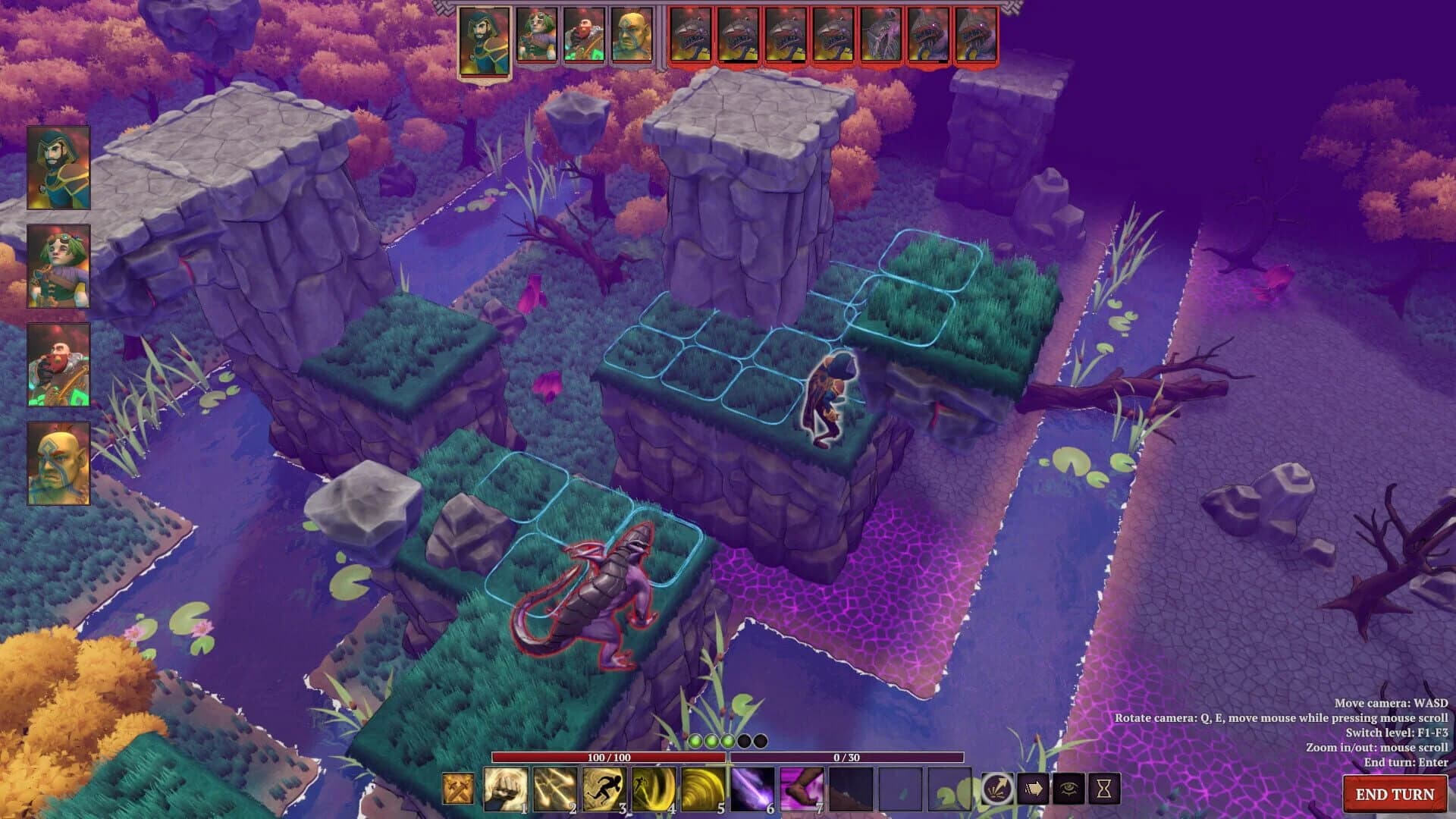Use the multi-arrow ability in slot 2
The height and width of the screenshot is (819, 1456).
point(557,789)
